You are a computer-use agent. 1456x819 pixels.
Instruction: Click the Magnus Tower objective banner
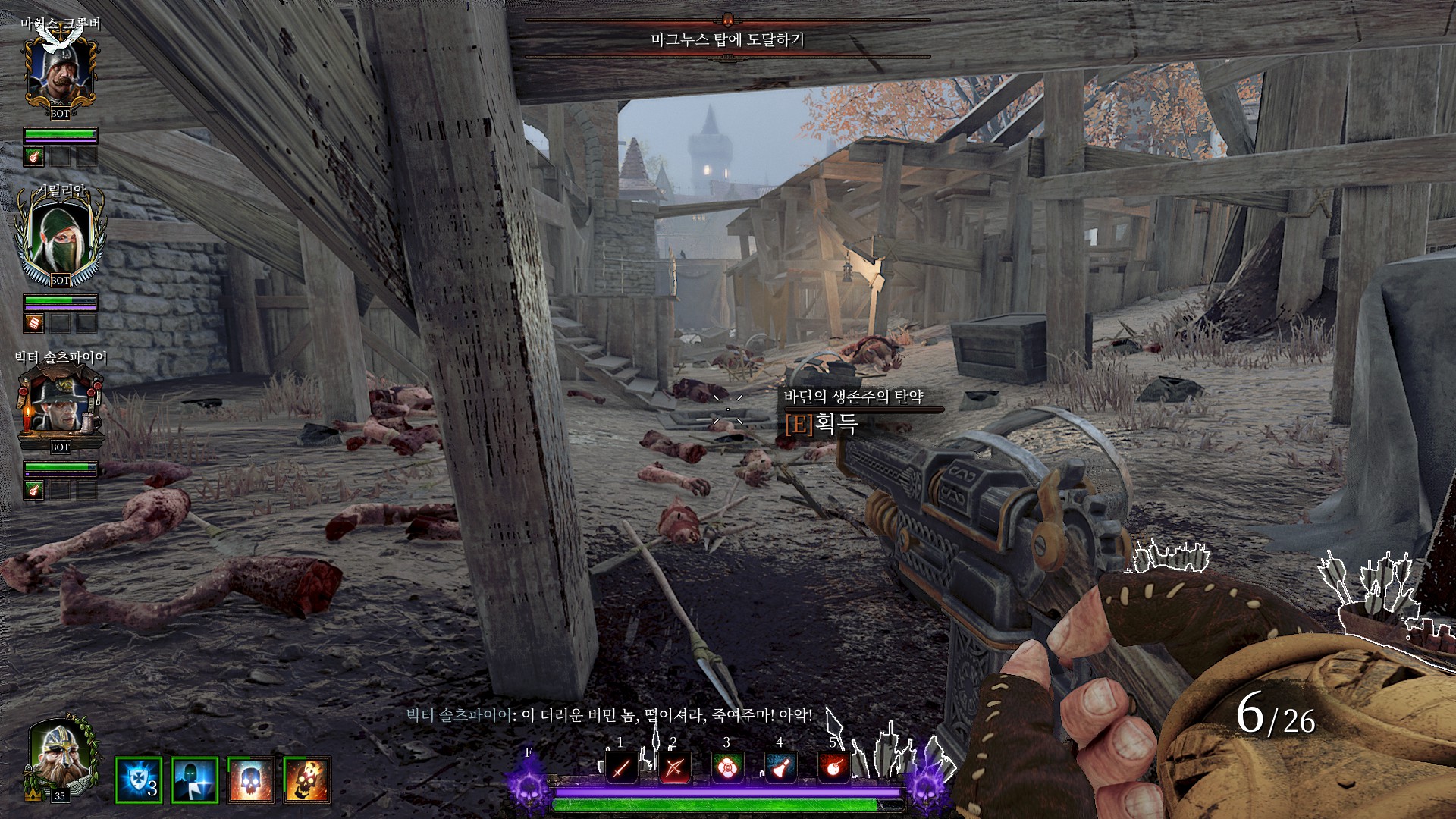click(727, 39)
